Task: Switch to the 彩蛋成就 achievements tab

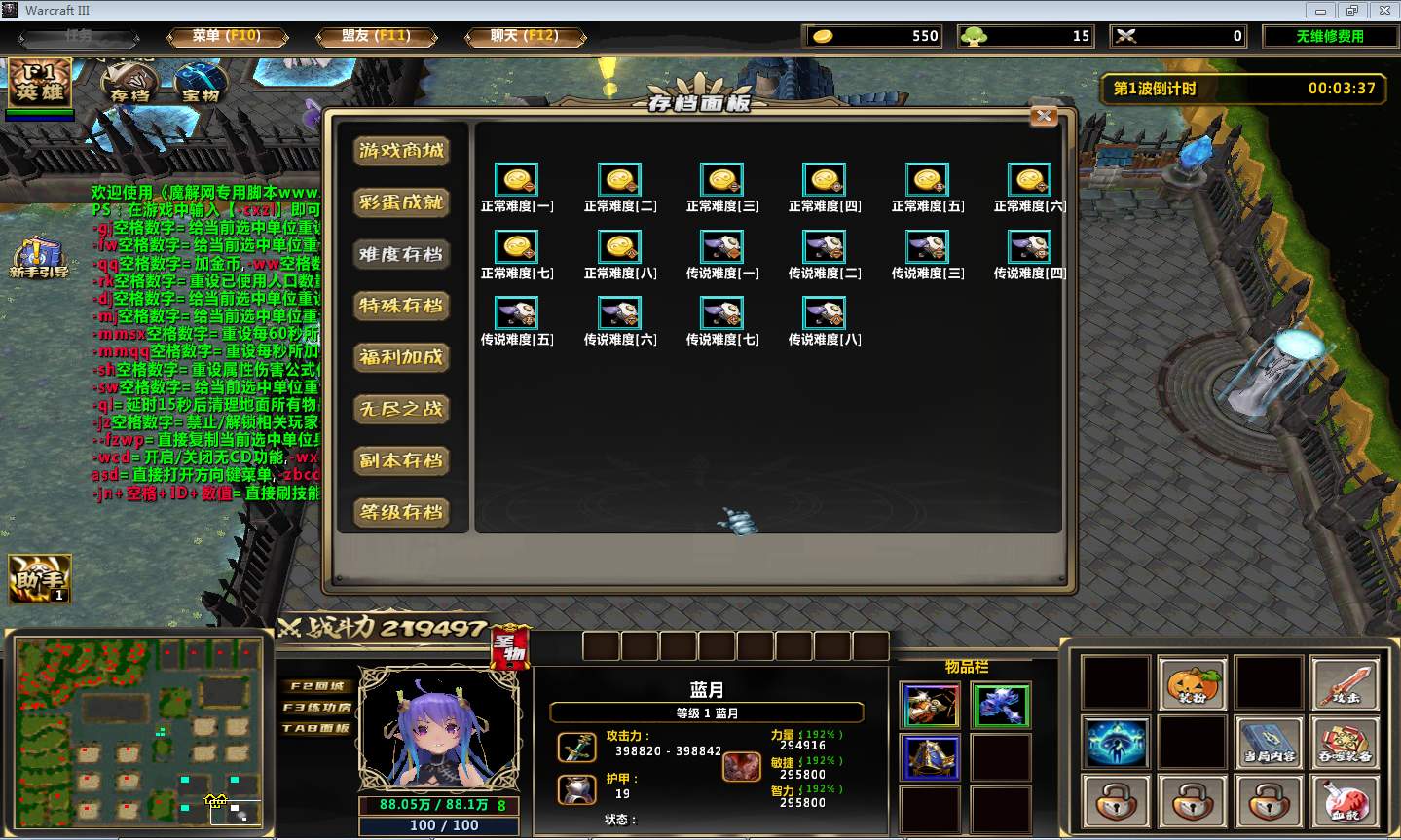Action: pos(401,202)
